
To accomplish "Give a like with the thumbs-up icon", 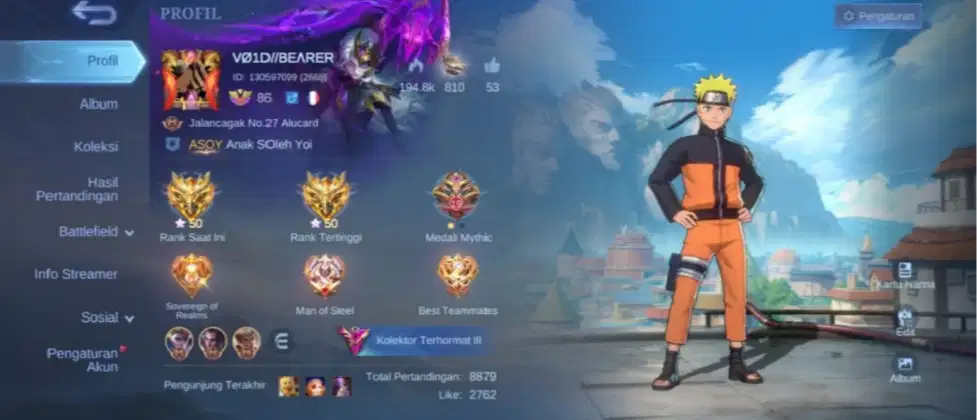I will tap(492, 66).
